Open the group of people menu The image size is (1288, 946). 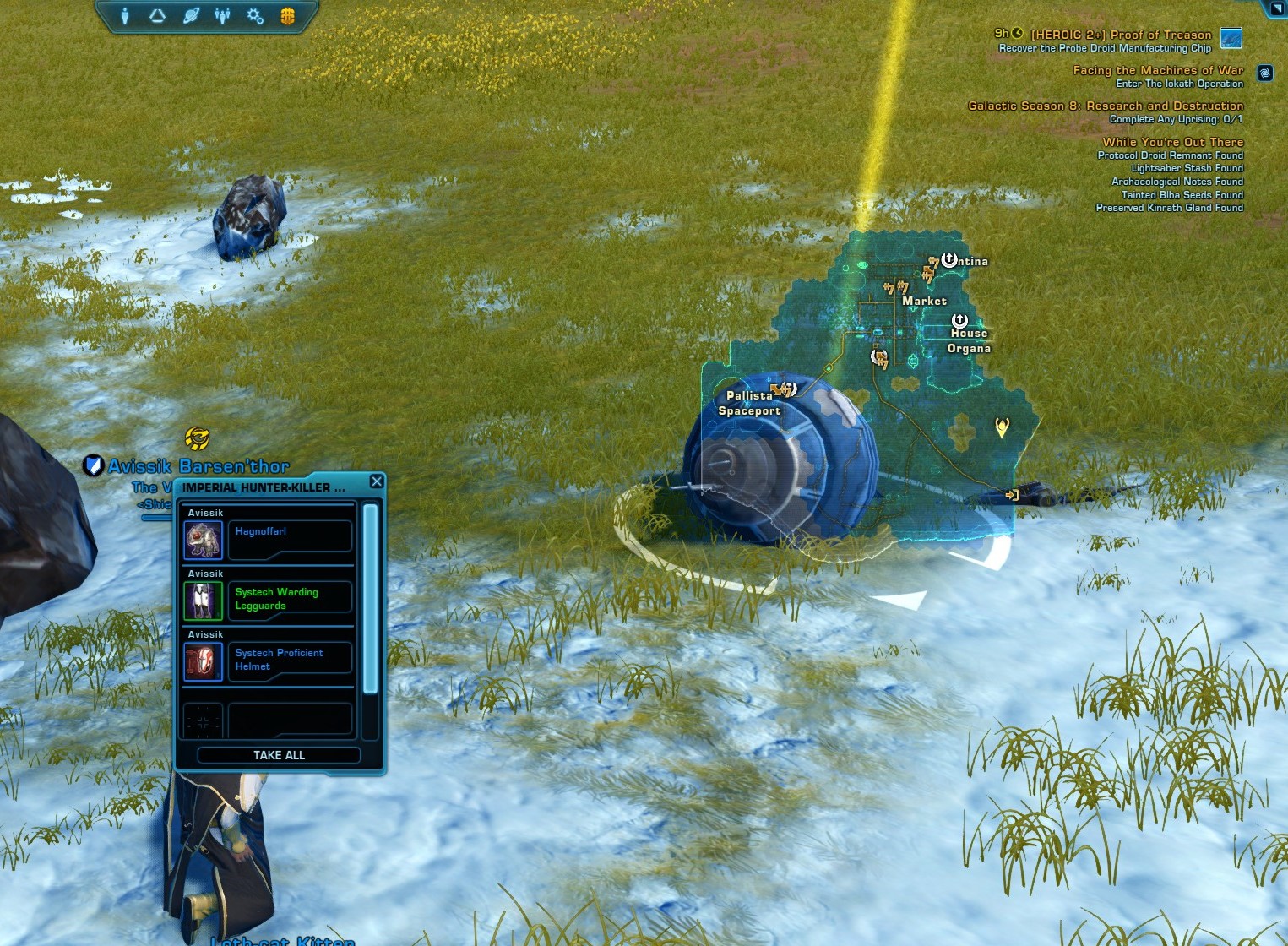pyautogui.click(x=223, y=16)
